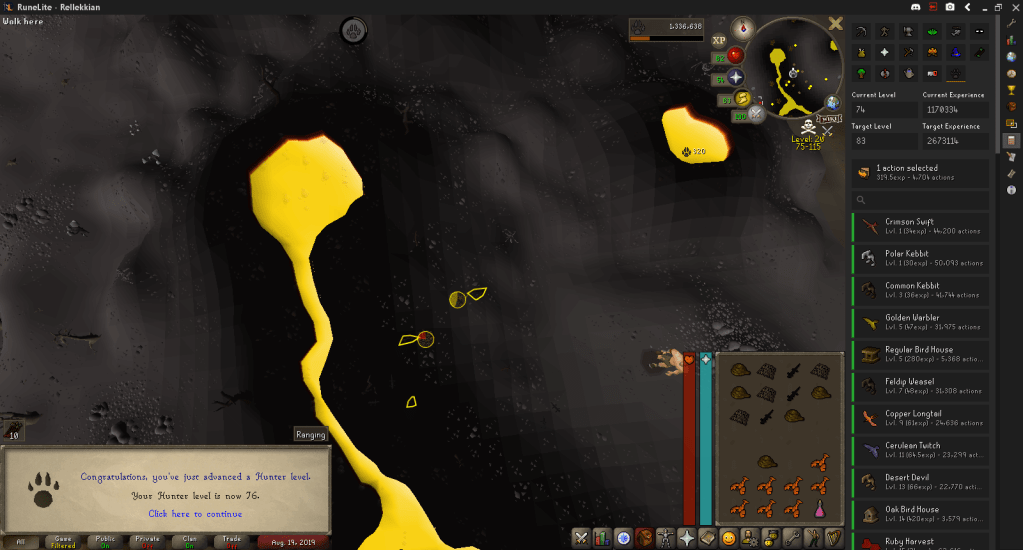Image resolution: width=1023 pixels, height=550 pixels.
Task: Take a screenshot with RuneLite camera button
Action: click(950, 7)
